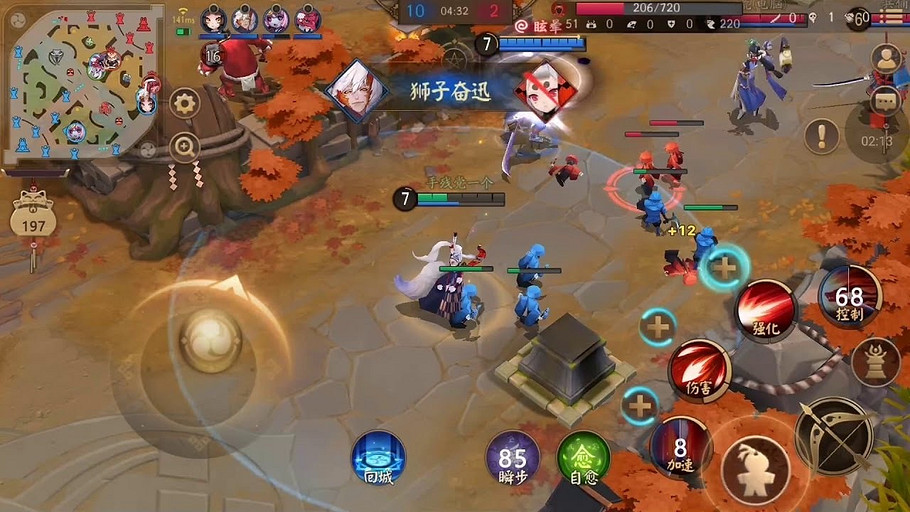The height and width of the screenshot is (512, 910).
Task: Activate the 回城 recall button
Action: pyautogui.click(x=378, y=458)
